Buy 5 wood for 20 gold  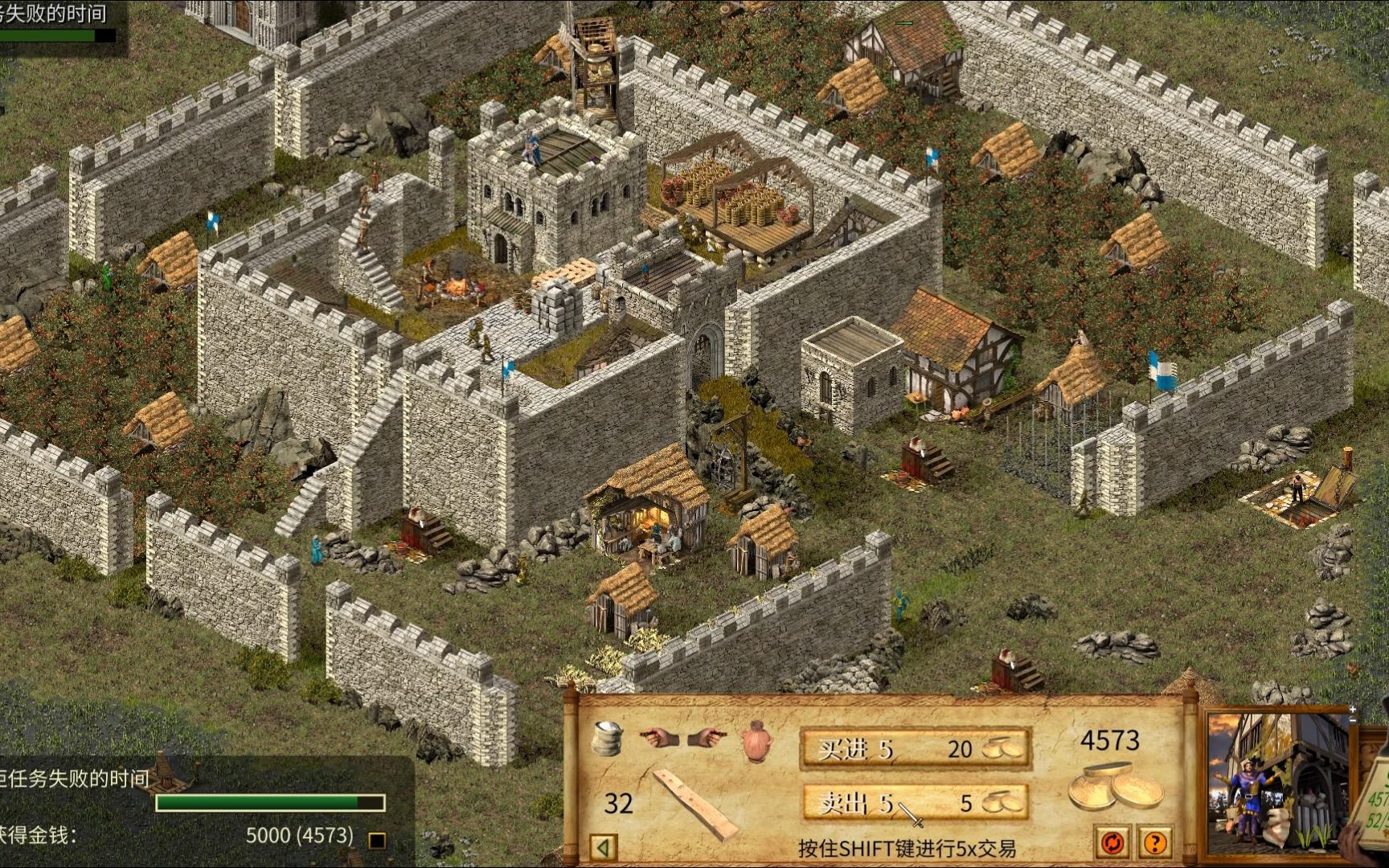click(916, 749)
